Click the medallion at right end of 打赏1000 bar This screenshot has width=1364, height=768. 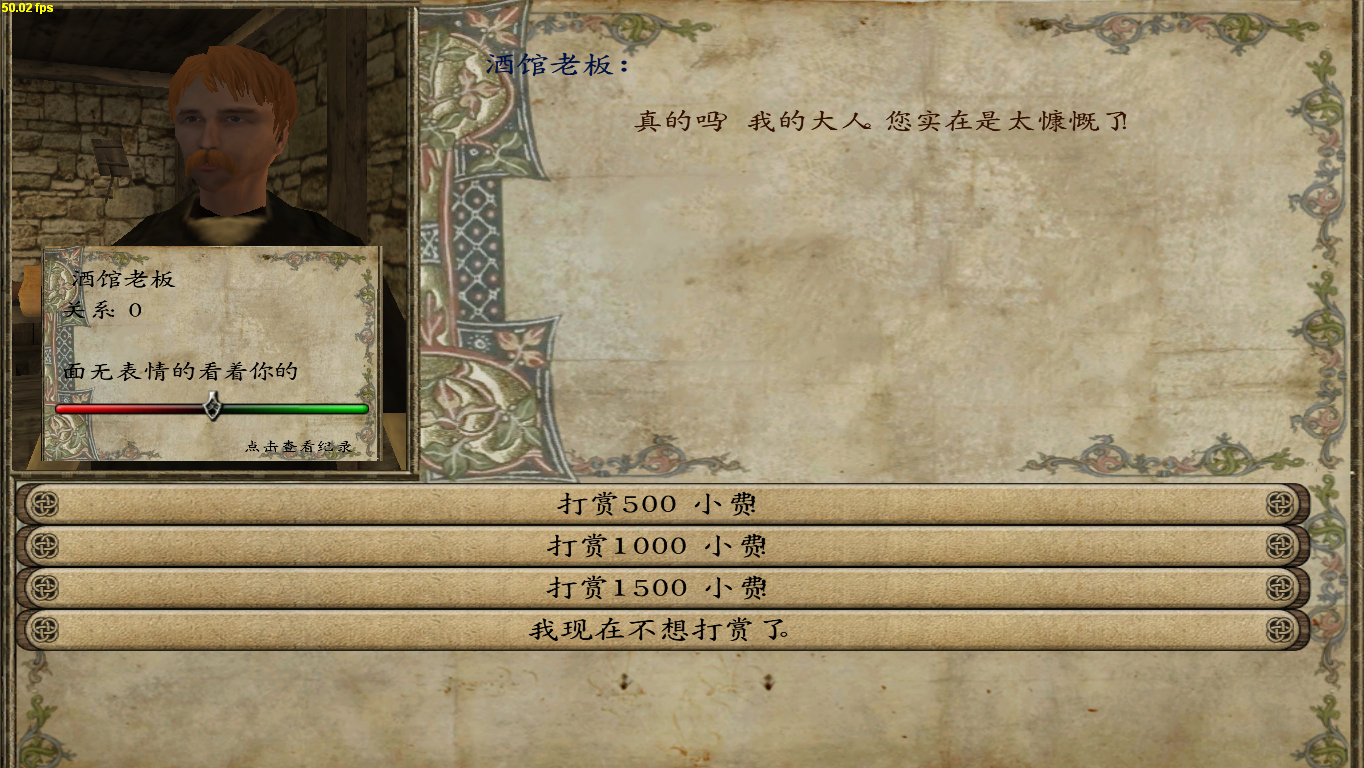pos(1281,546)
